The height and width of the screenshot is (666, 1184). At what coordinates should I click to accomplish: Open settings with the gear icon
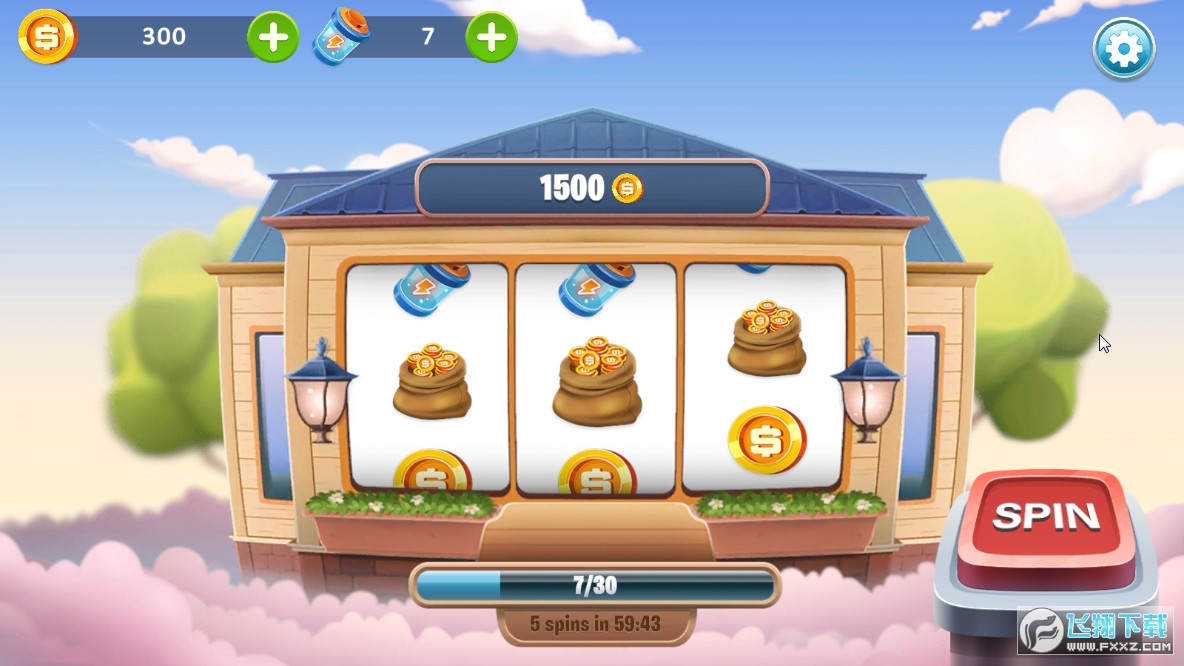click(1123, 48)
